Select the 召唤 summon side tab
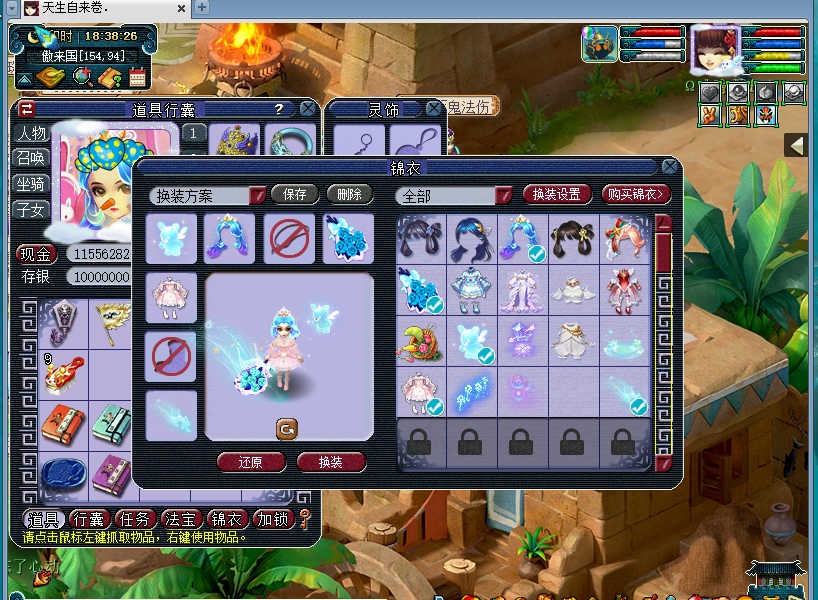The image size is (818, 600). [30, 159]
